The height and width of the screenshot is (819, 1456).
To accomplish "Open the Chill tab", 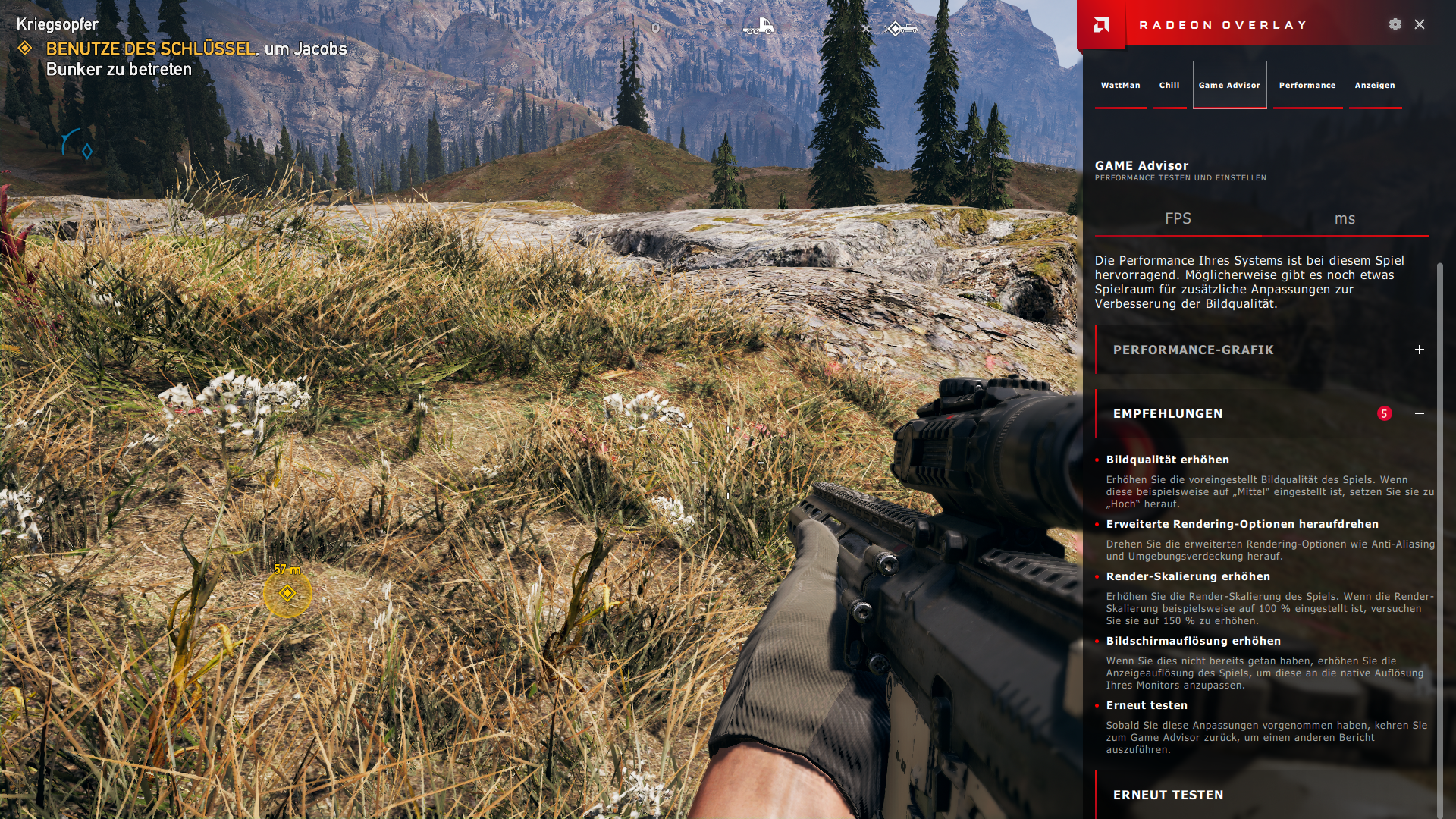I will (x=1169, y=85).
